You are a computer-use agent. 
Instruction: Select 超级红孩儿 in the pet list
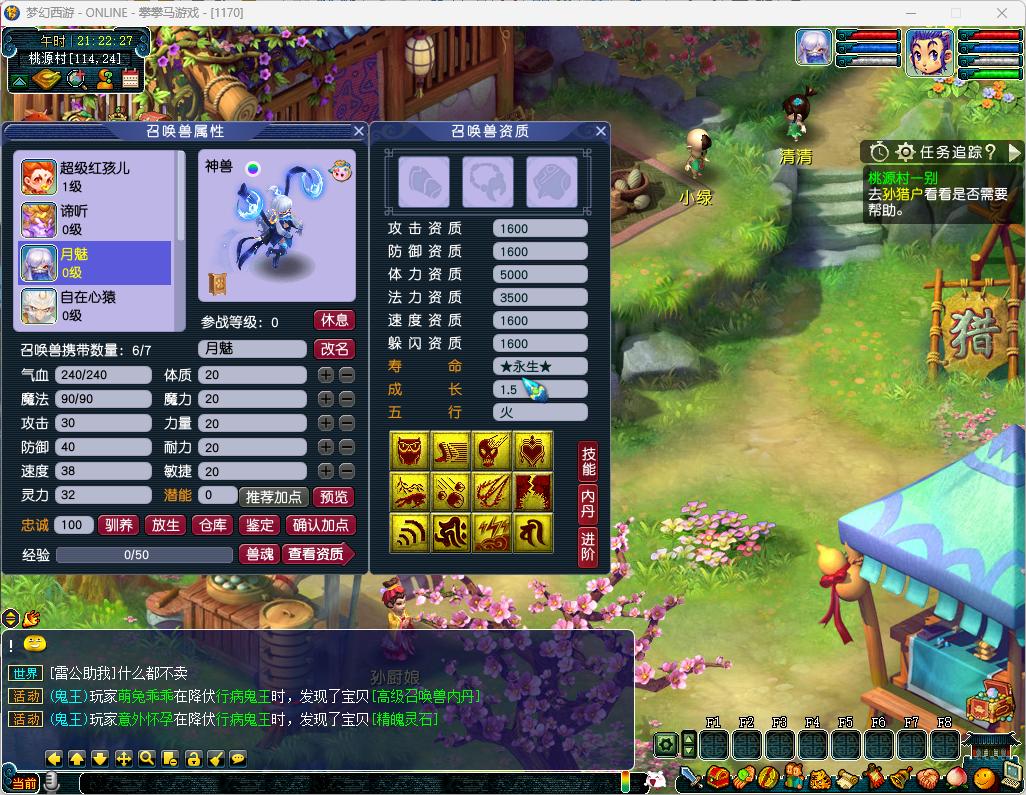[x=95, y=177]
